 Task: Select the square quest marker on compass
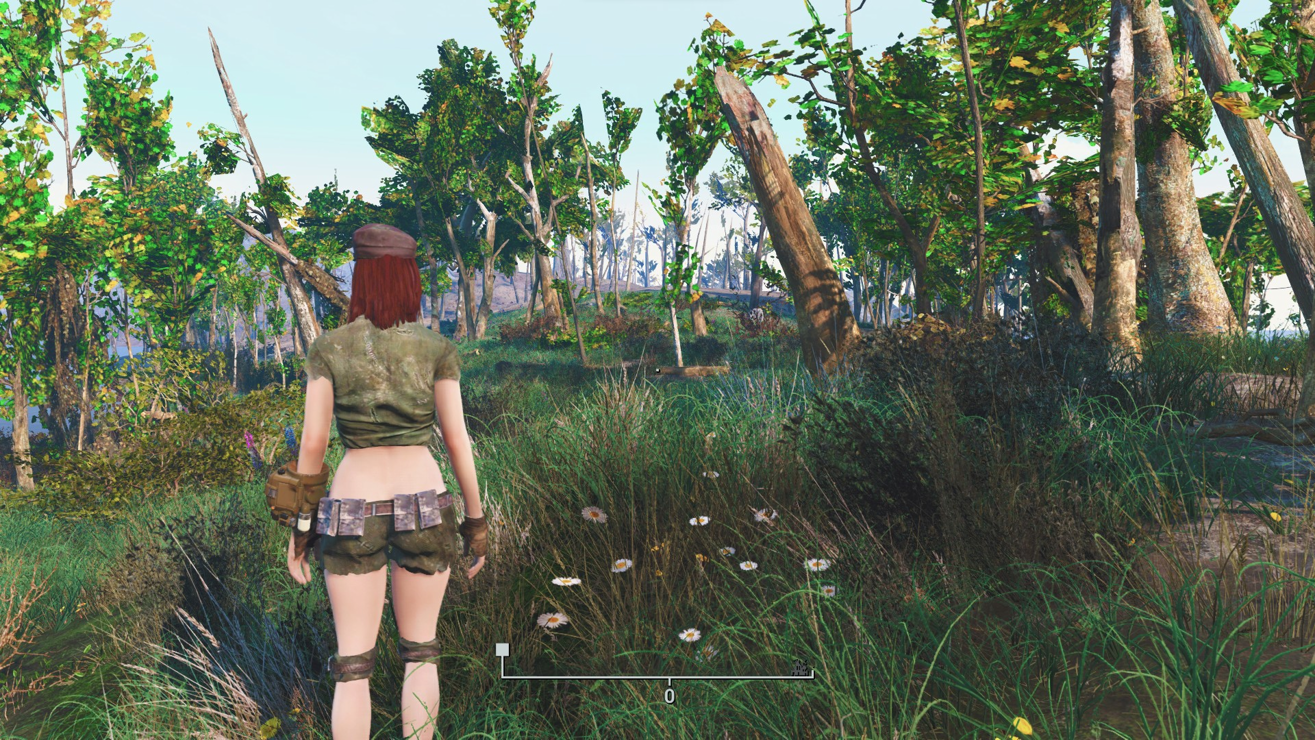coord(502,650)
